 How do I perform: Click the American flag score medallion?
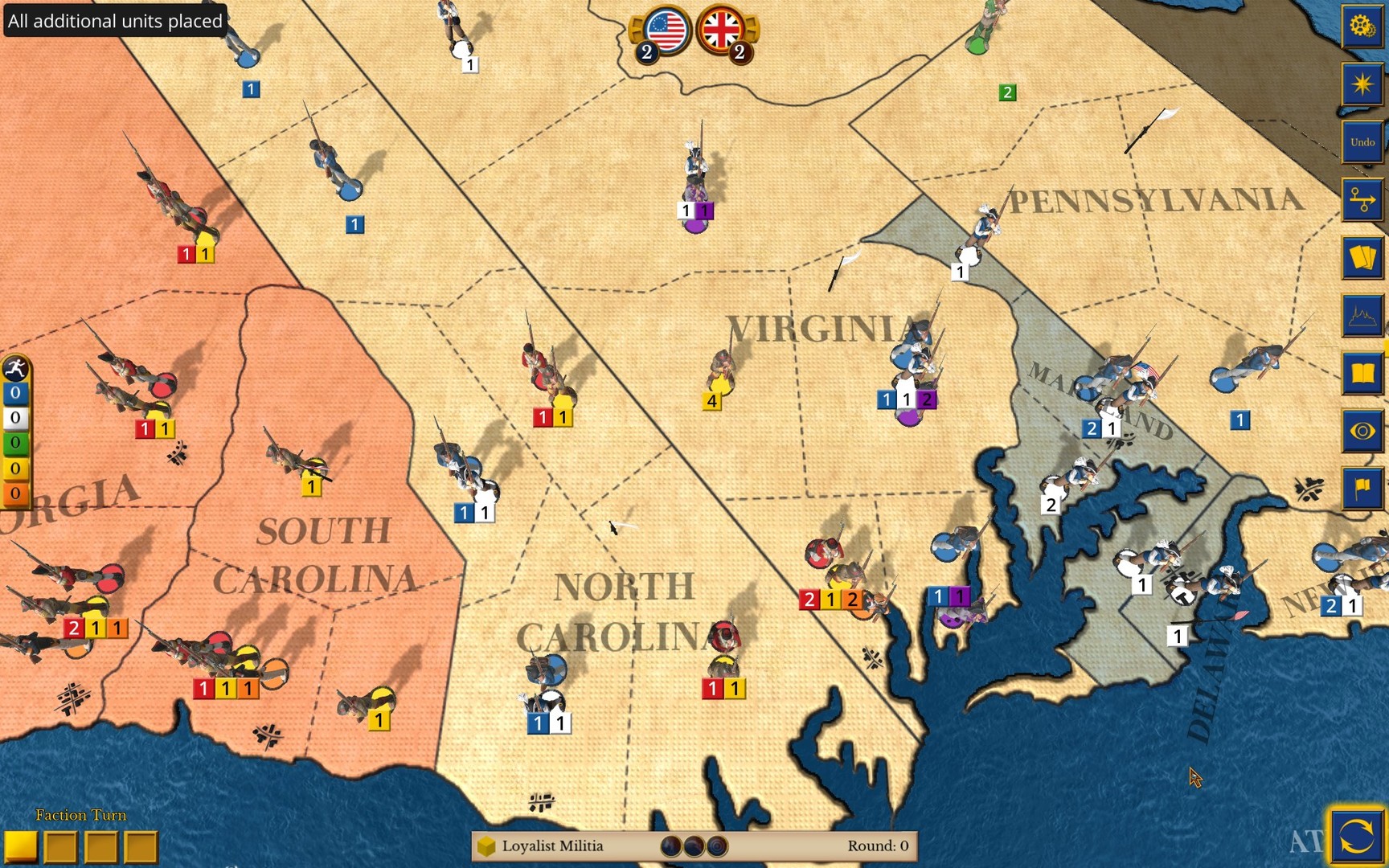click(664, 32)
